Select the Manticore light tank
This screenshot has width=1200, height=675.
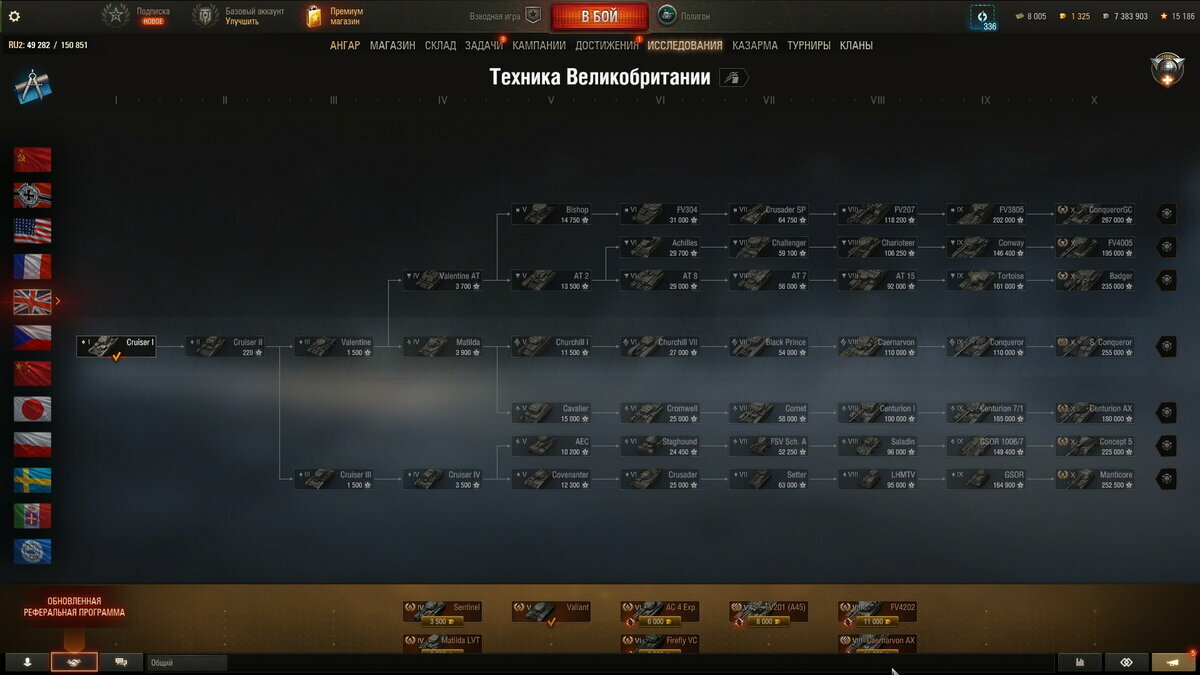click(x=1095, y=479)
